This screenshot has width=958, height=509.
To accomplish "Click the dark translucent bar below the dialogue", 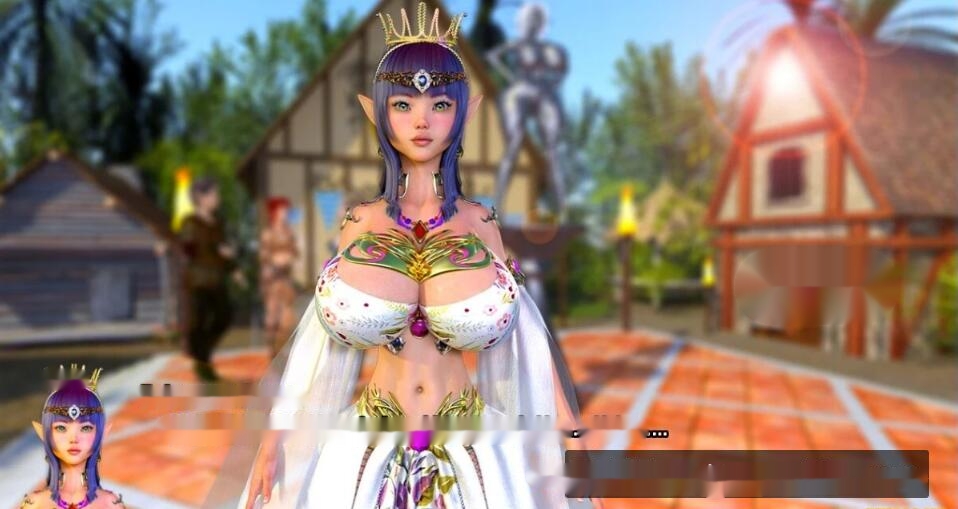I will 746,473.
